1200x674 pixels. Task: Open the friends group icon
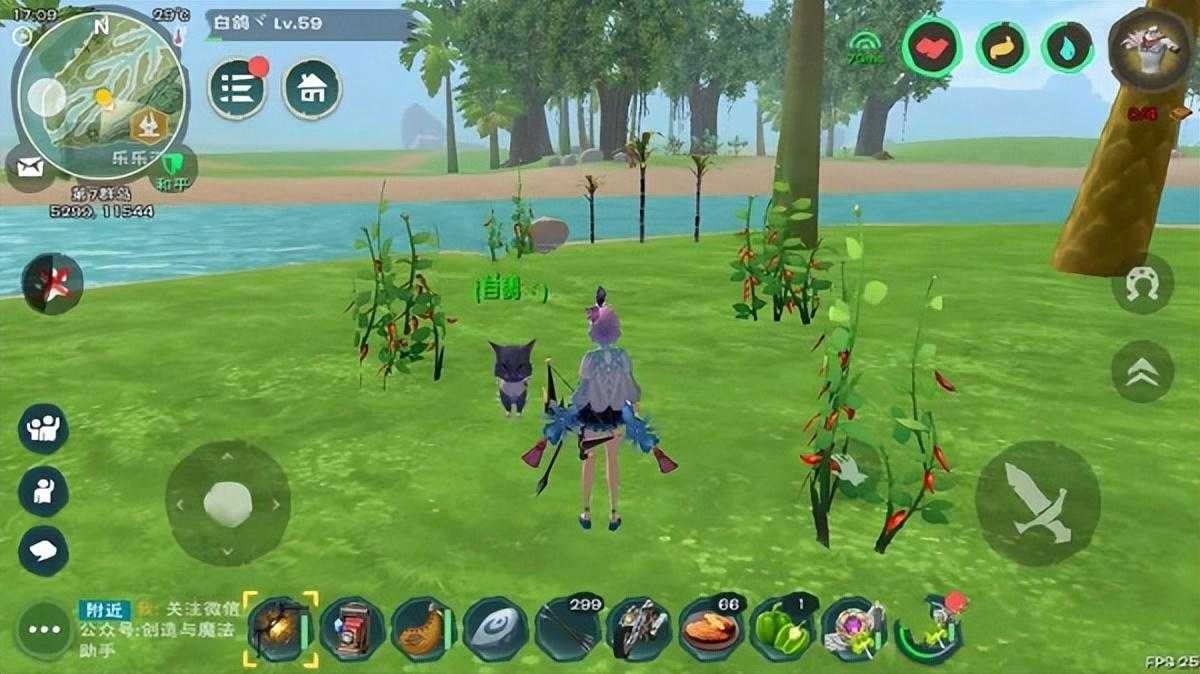(43, 429)
